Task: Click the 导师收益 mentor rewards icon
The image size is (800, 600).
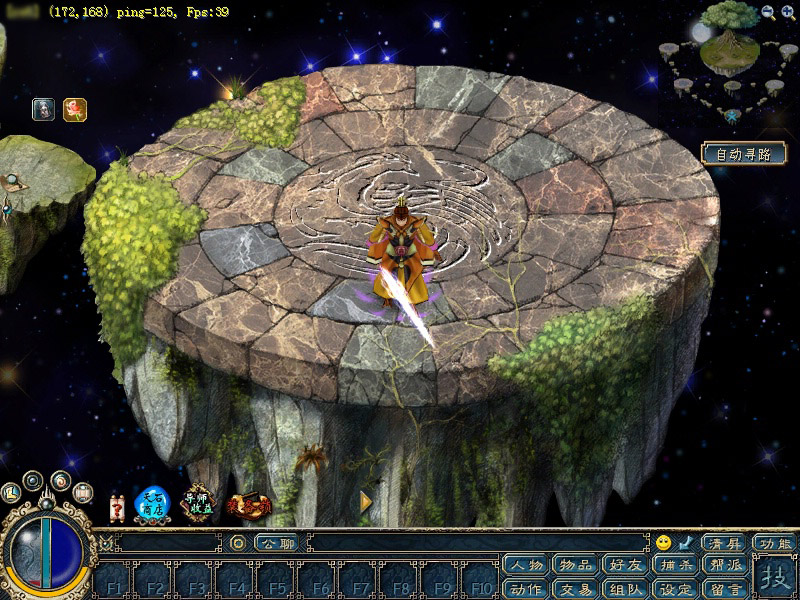Action: 199,504
